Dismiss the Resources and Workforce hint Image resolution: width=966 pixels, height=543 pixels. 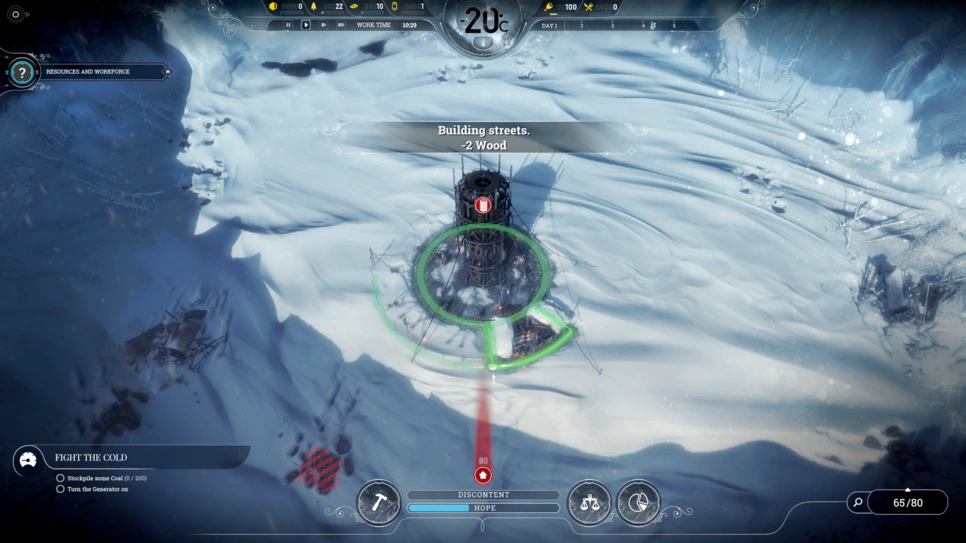click(x=168, y=72)
